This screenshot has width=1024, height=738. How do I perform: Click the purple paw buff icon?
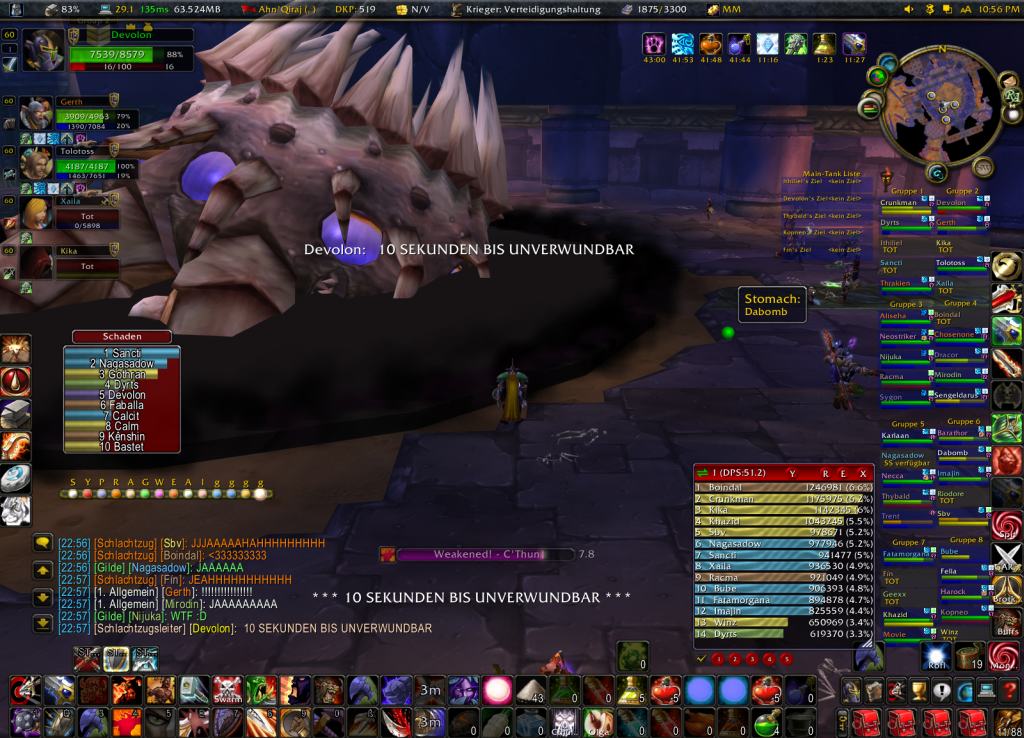point(656,44)
